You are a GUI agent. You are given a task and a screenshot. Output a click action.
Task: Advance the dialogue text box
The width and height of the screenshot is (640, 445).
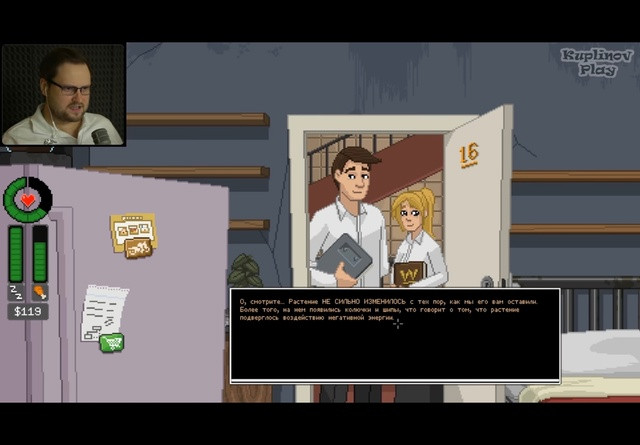395,335
